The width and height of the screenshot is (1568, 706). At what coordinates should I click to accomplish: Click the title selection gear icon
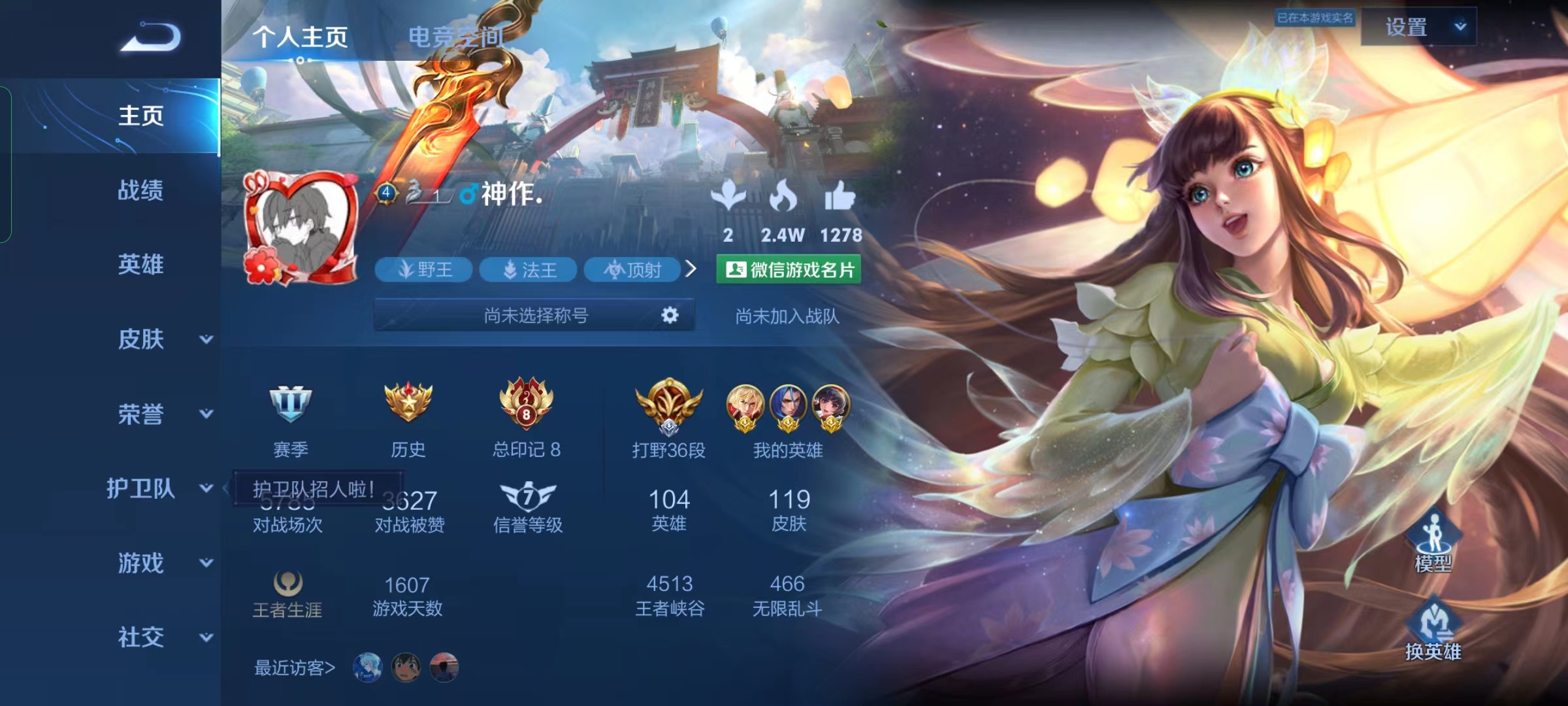pyautogui.click(x=670, y=316)
